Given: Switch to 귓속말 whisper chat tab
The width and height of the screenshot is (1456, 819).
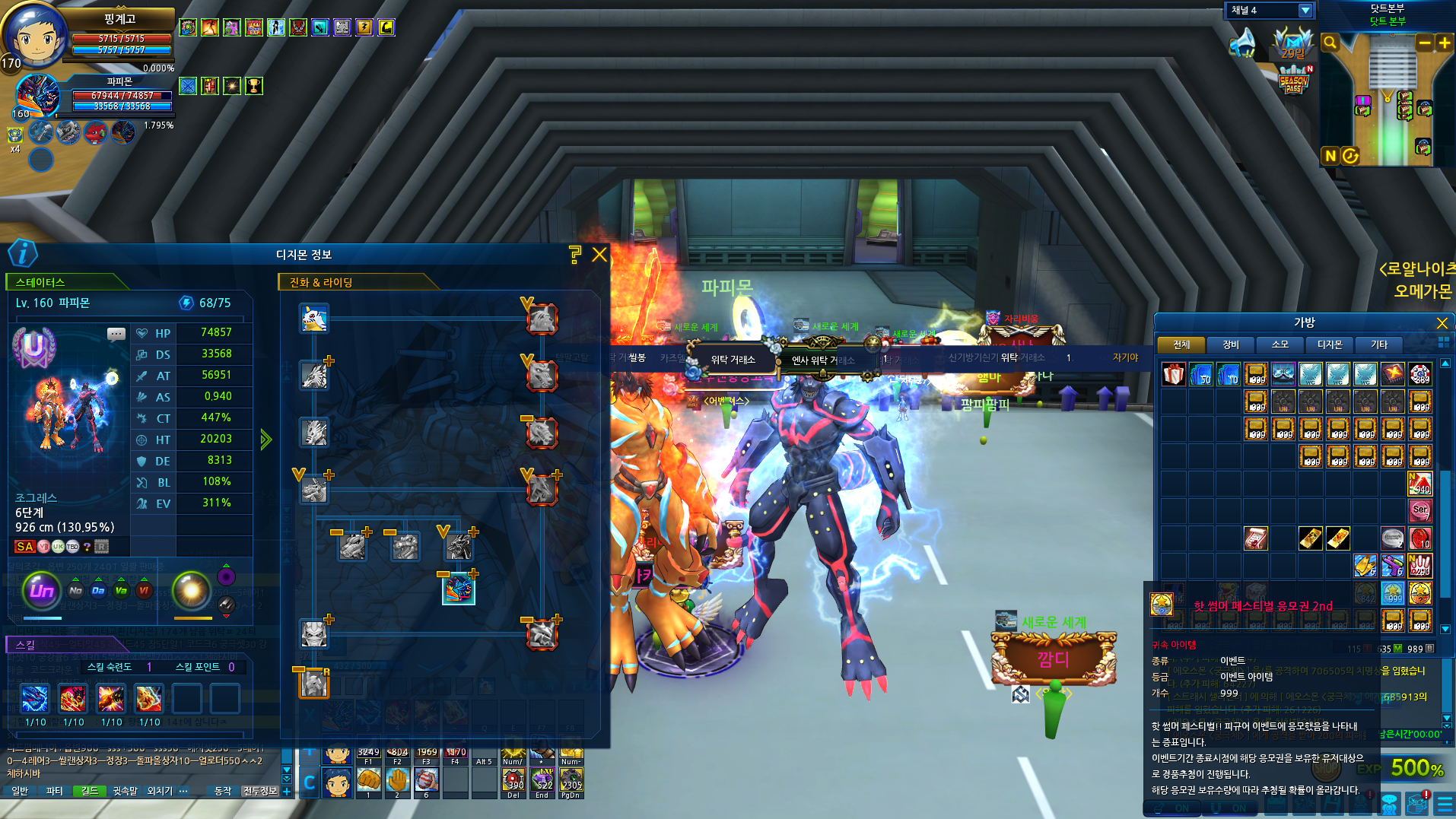Looking at the screenshot, I should pos(126,791).
